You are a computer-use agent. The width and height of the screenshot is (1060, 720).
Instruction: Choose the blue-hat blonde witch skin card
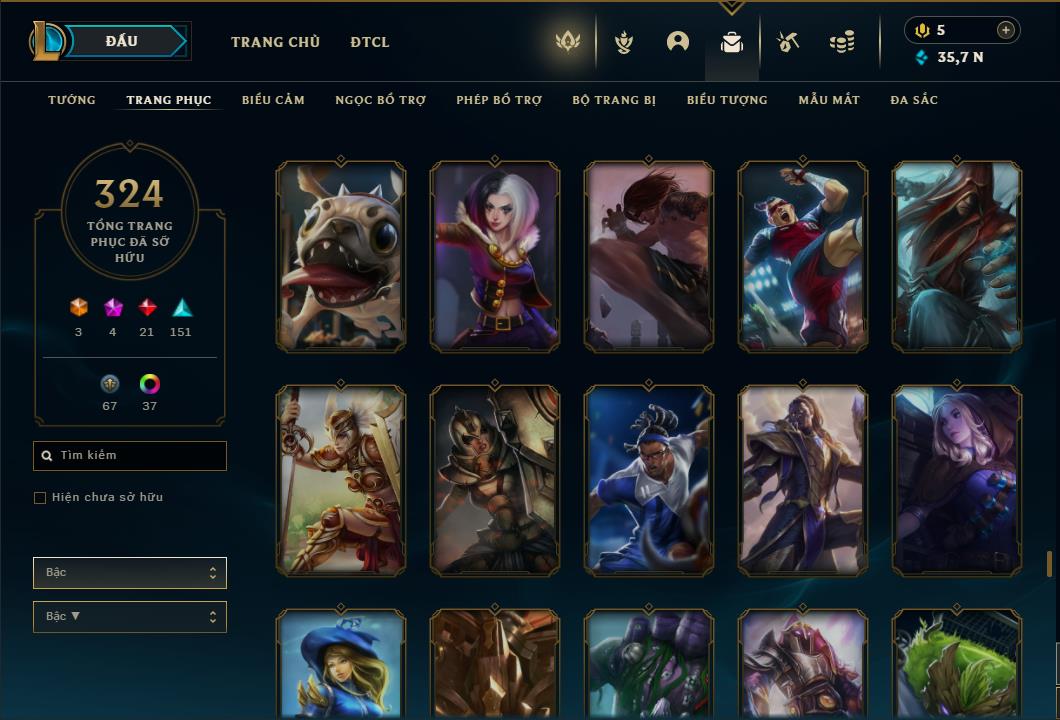click(x=341, y=665)
